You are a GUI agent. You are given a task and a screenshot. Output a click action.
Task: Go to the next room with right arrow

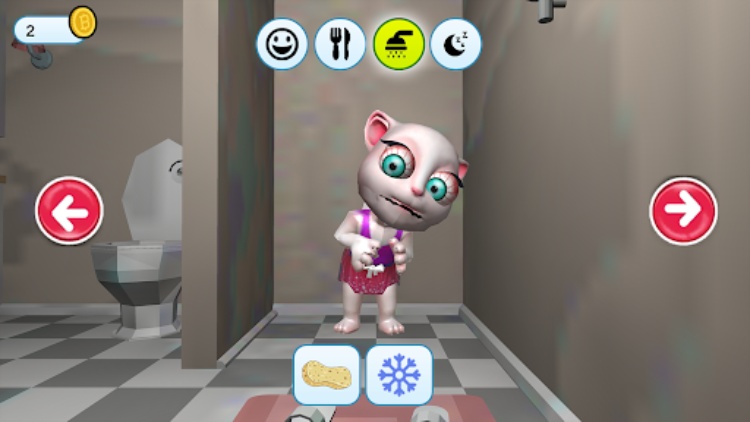pyautogui.click(x=683, y=210)
